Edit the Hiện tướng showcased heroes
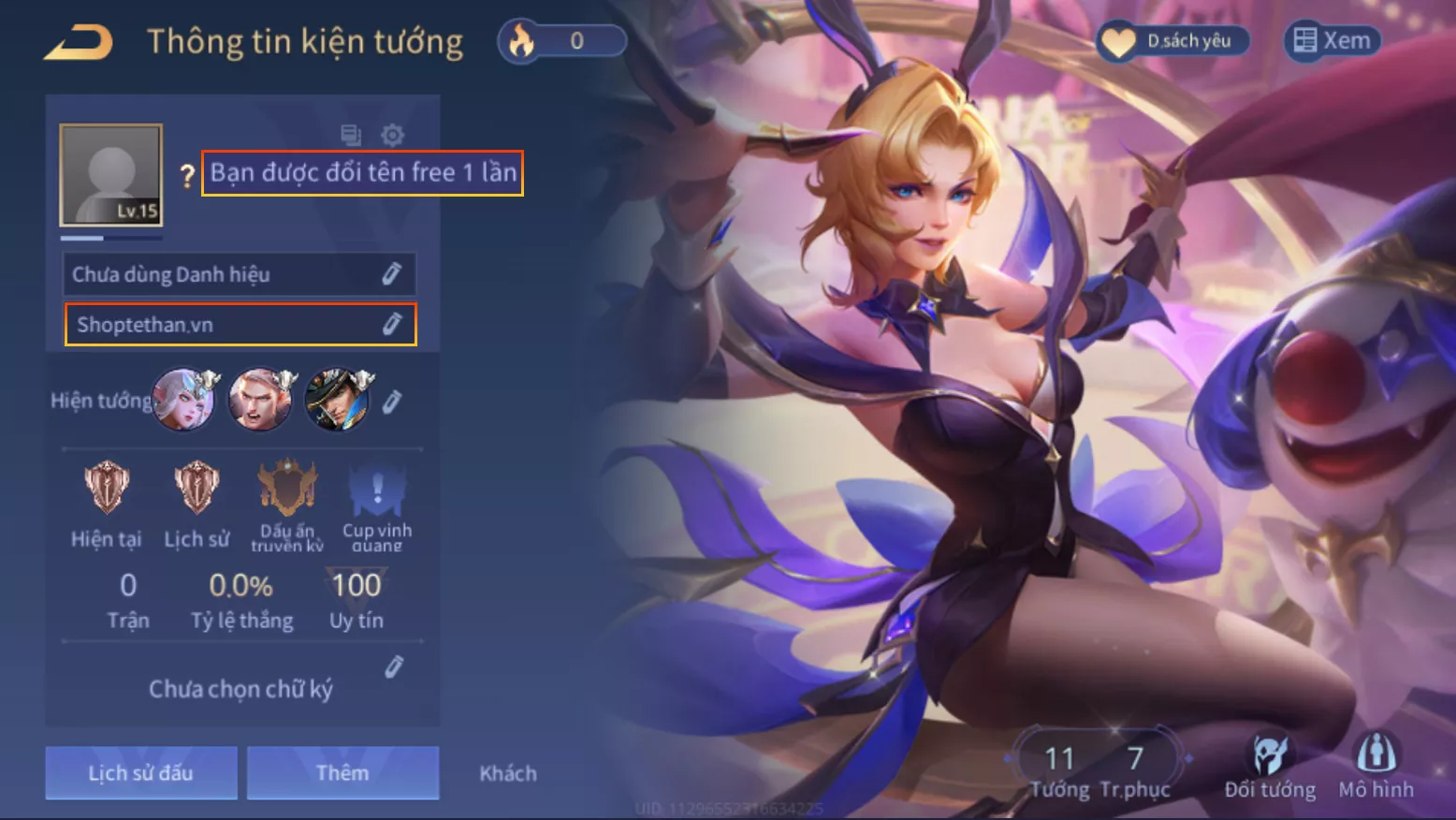This screenshot has height=820, width=1456. 392,401
